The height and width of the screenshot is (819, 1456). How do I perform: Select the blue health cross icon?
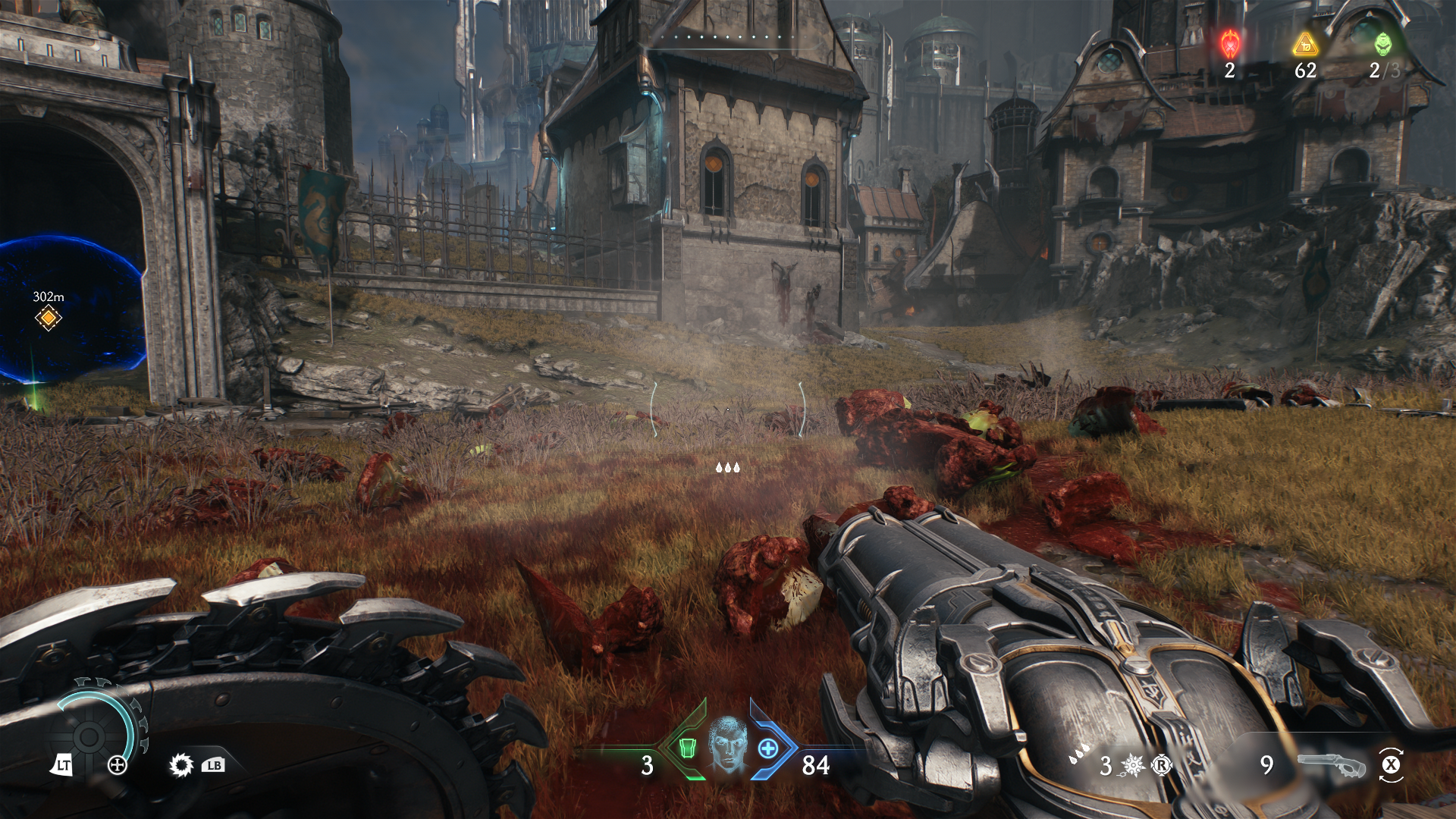point(768,748)
